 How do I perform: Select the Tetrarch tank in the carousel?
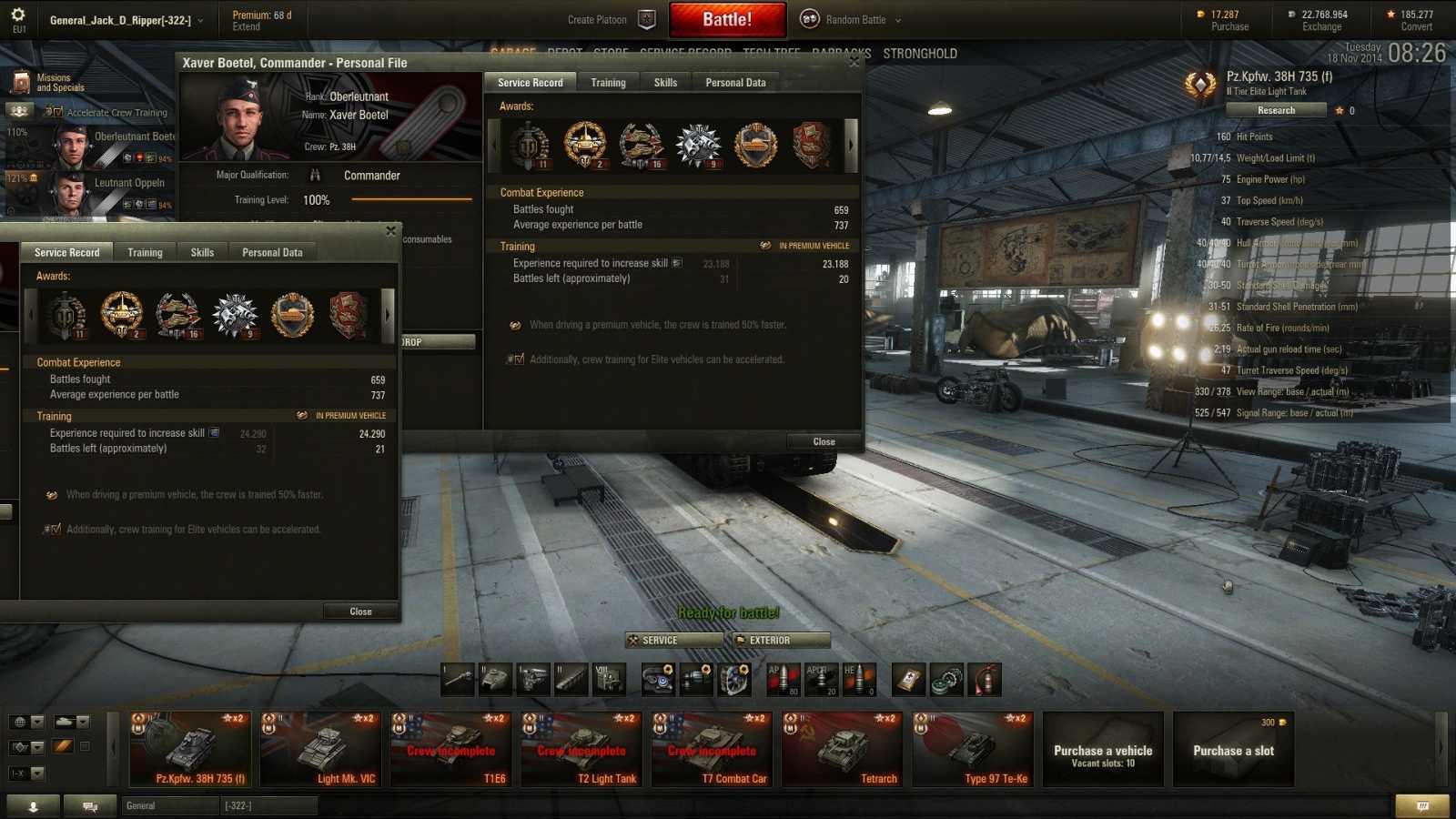click(x=841, y=748)
